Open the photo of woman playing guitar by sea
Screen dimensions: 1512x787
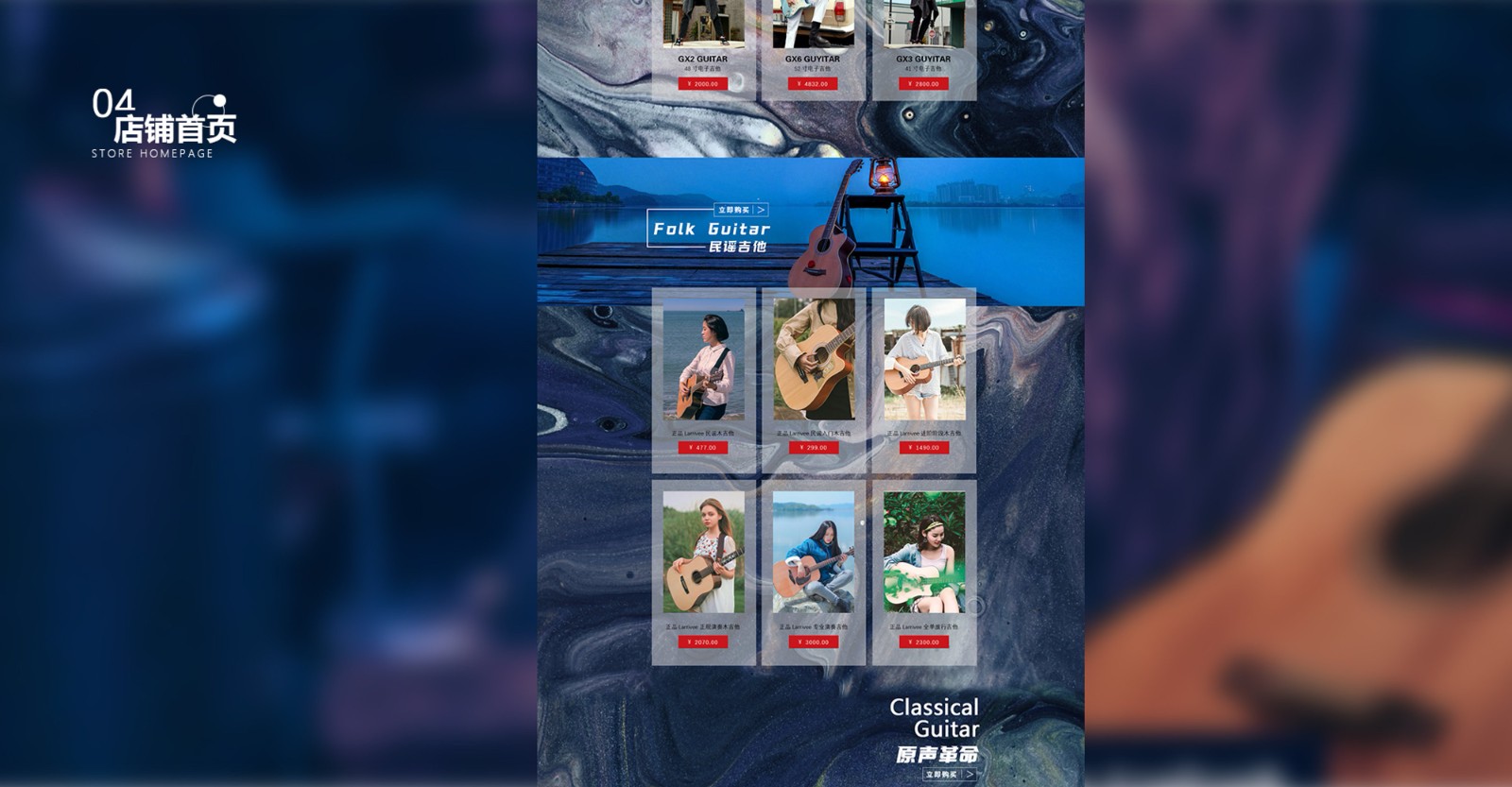(703, 360)
